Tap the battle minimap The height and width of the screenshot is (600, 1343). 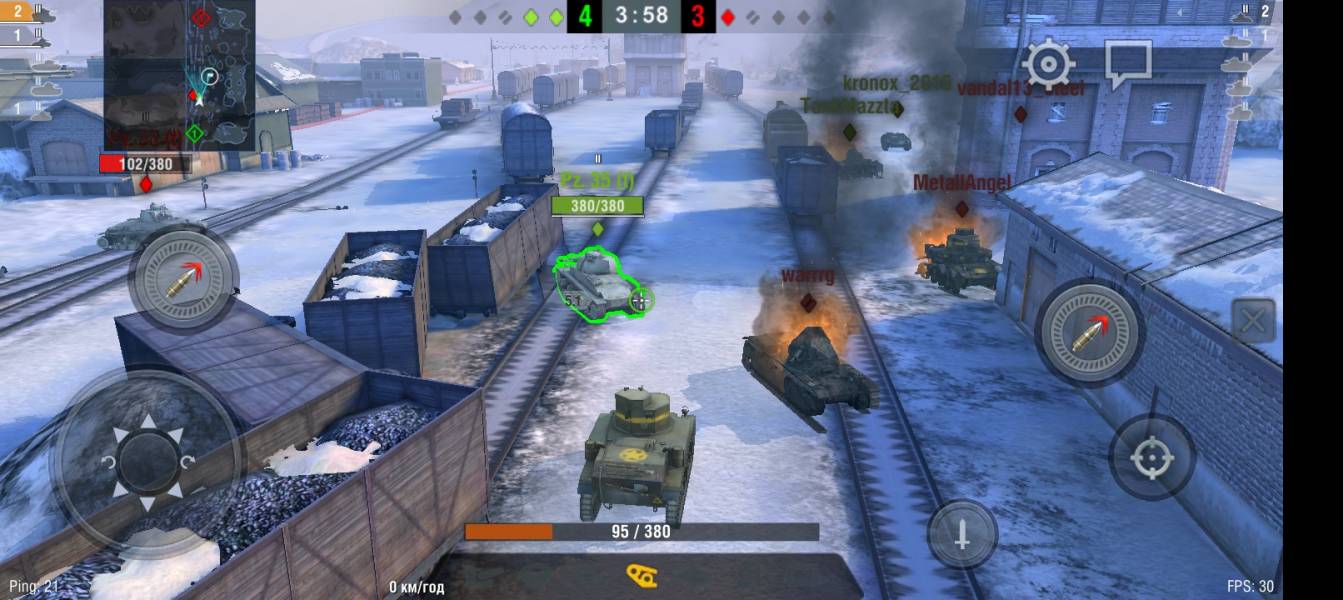(180, 75)
